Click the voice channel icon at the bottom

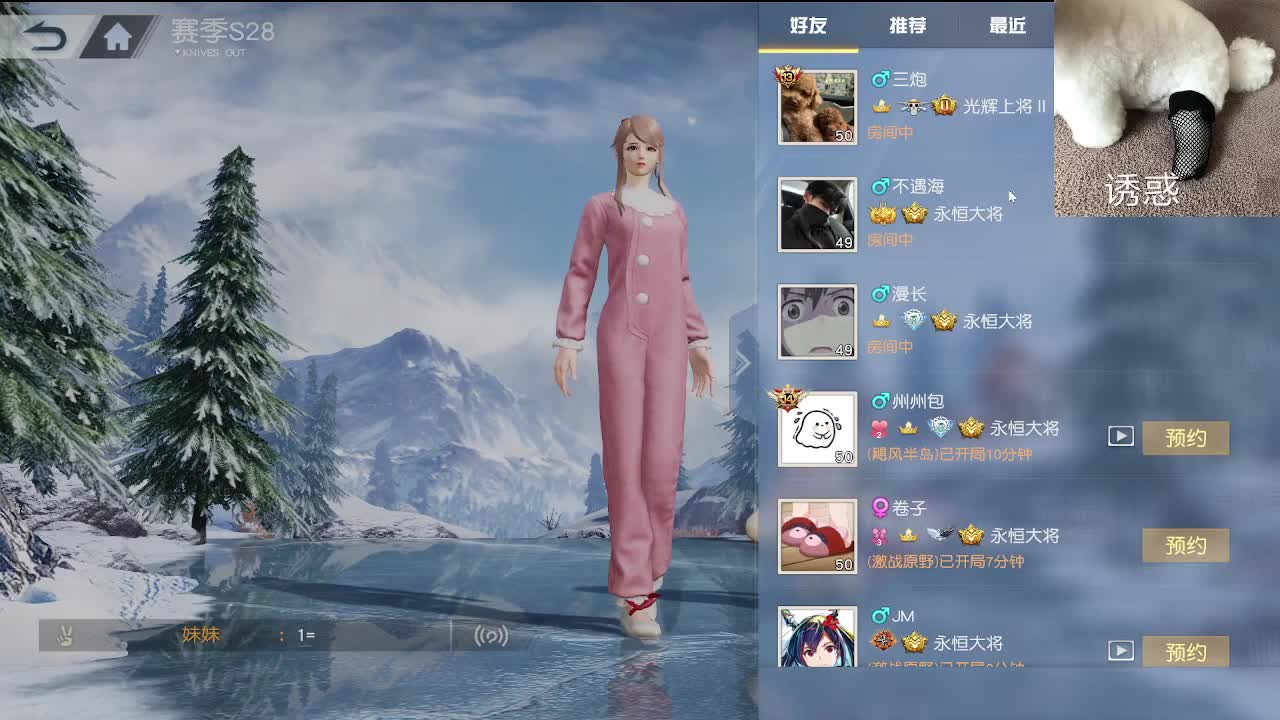tap(490, 636)
